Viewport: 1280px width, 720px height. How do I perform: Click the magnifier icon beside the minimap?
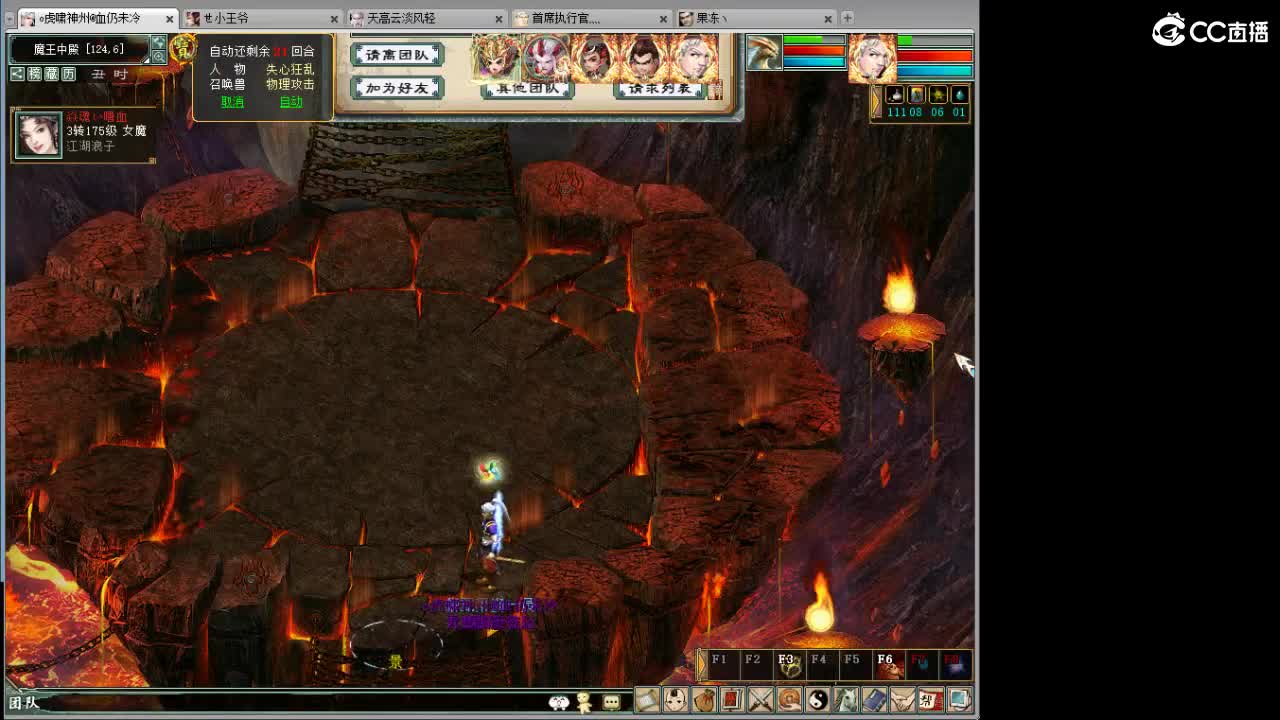point(159,57)
